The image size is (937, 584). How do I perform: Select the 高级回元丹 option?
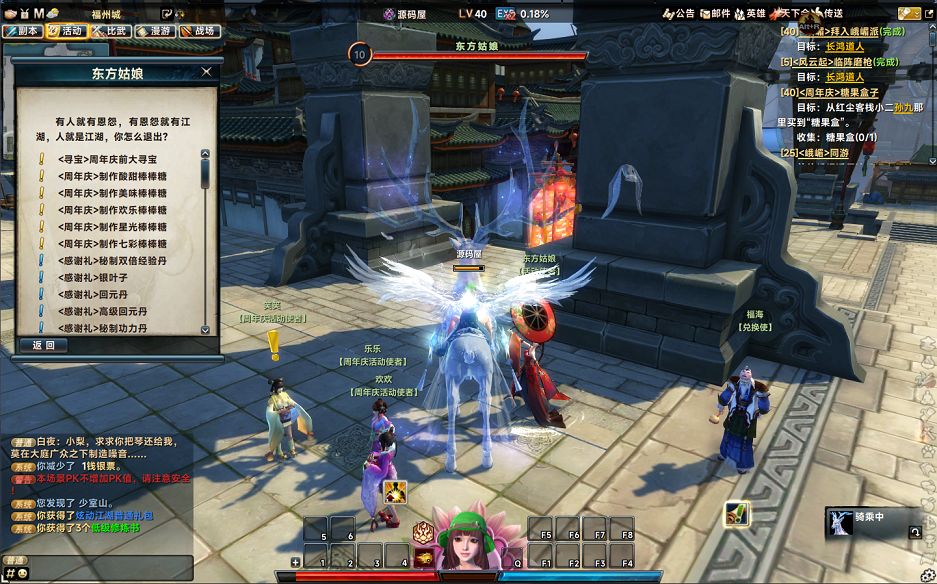click(99, 312)
